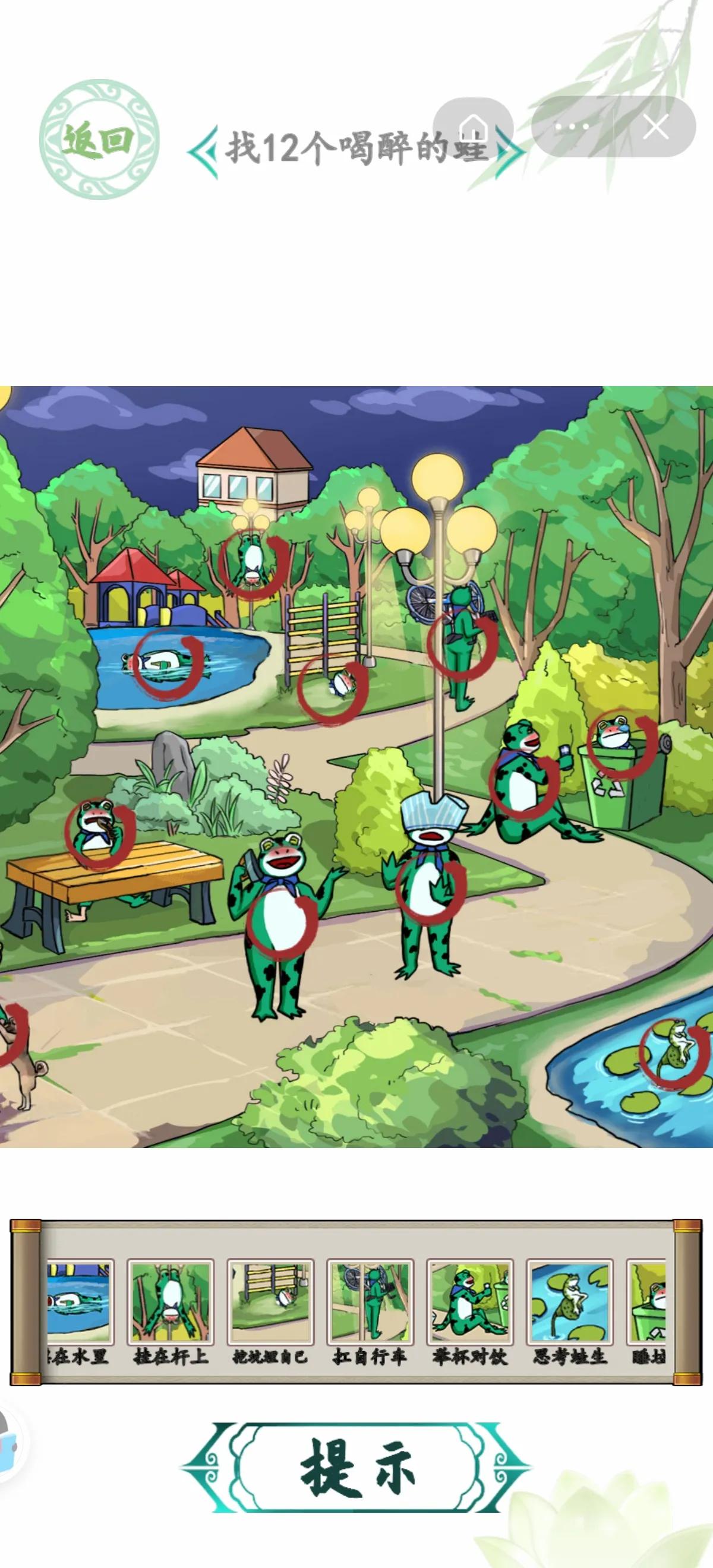The height and width of the screenshot is (1568, 713).
Task: Select the 扛自行车 thumbnail
Action: [370, 1302]
